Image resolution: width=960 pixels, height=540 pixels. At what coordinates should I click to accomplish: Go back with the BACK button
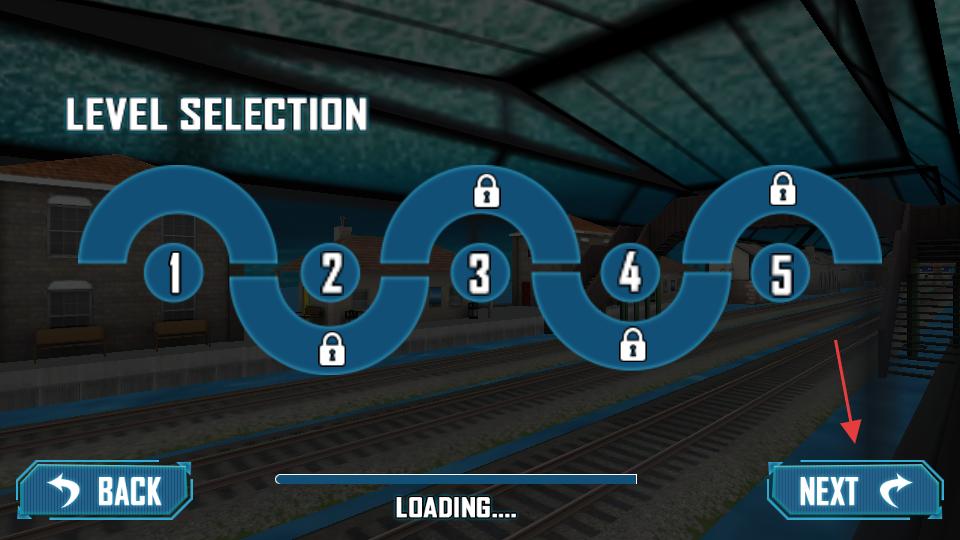pos(105,490)
